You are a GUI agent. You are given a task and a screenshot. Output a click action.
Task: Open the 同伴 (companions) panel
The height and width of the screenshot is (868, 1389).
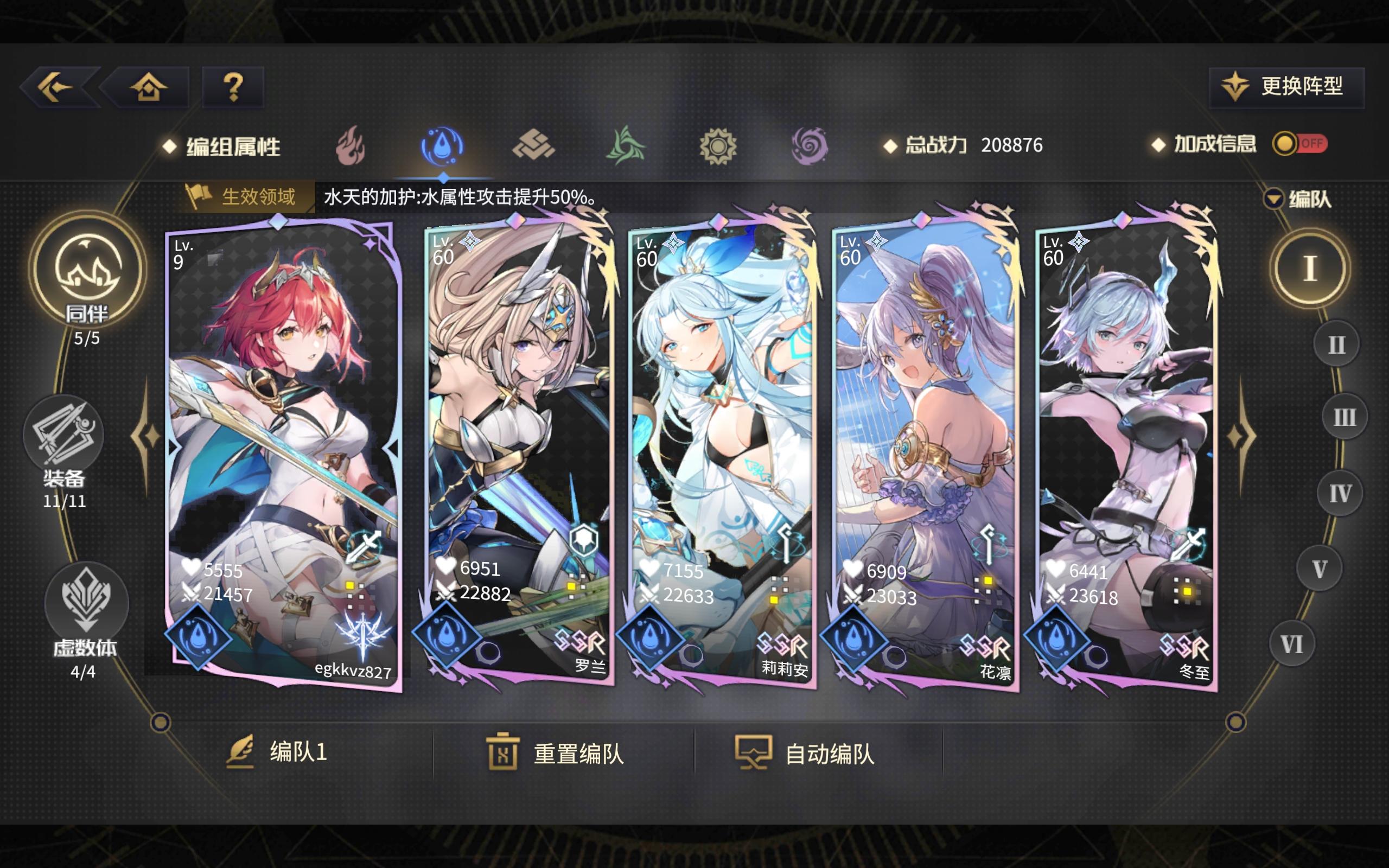click(86, 282)
